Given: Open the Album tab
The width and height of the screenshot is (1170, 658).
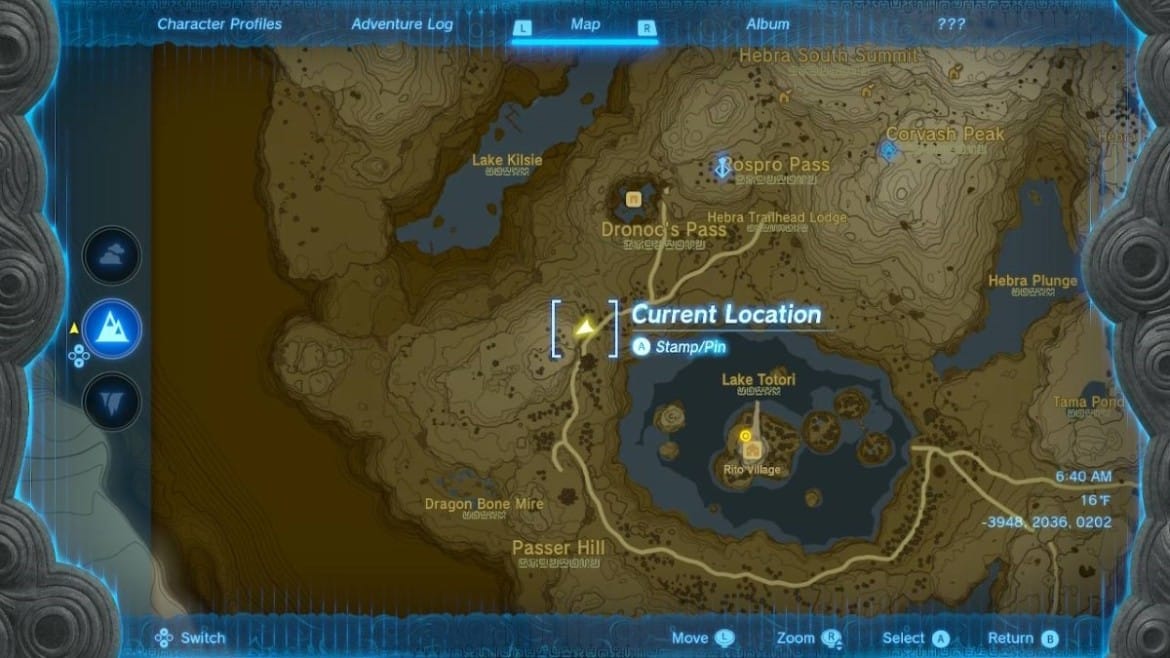Looking at the screenshot, I should click(x=768, y=24).
